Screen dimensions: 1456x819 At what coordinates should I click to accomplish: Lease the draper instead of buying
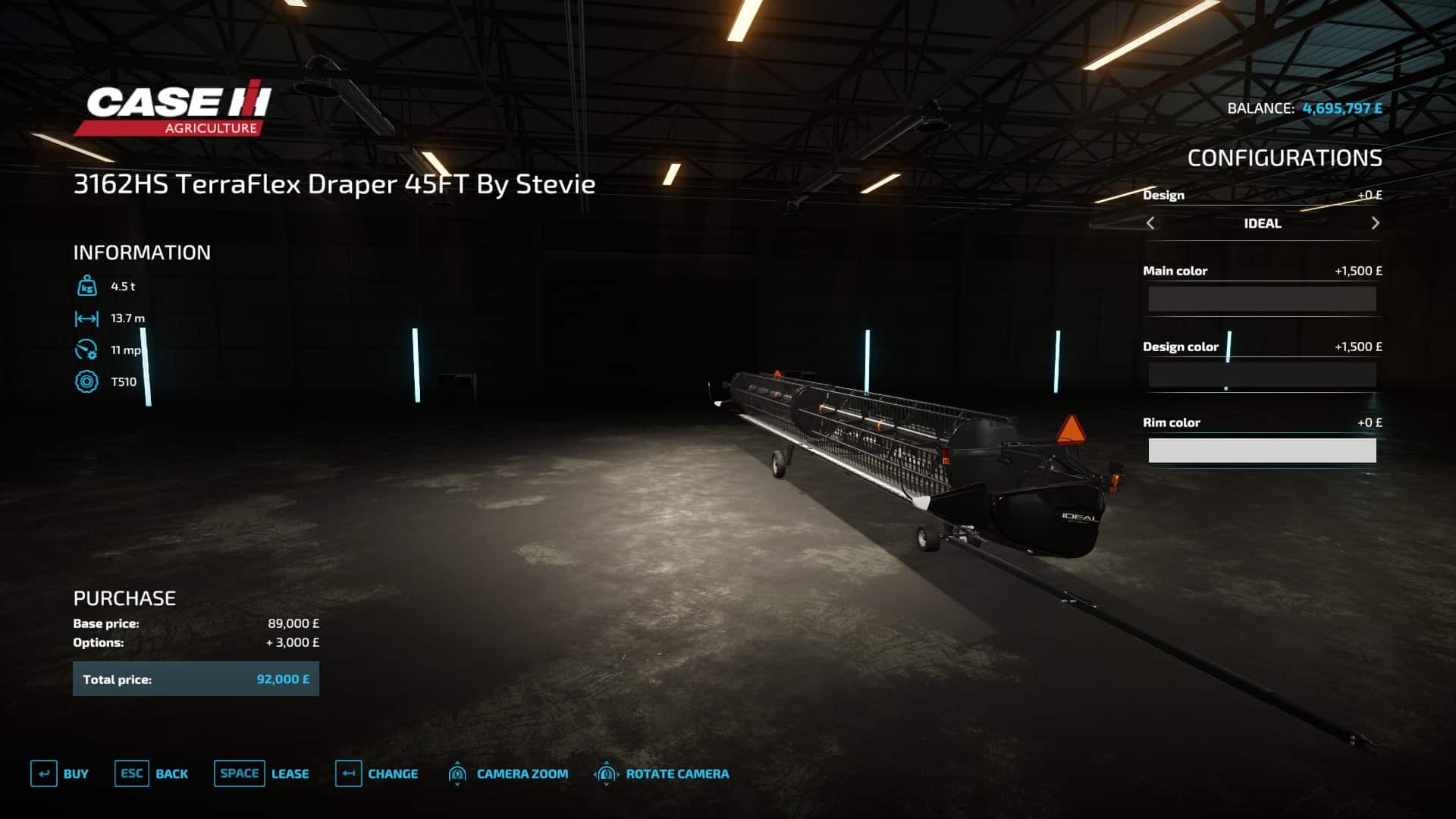(x=262, y=773)
